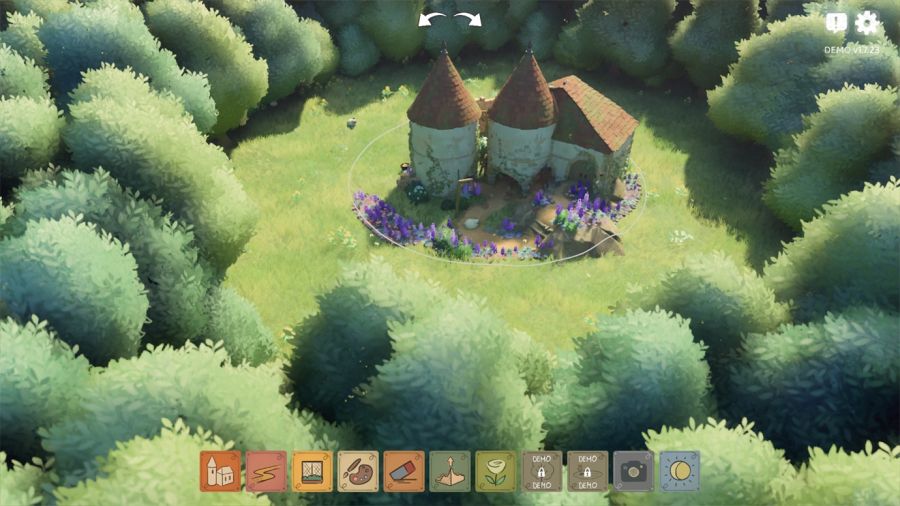
Task: Redo with the right curved arrow
Action: pos(467,19)
